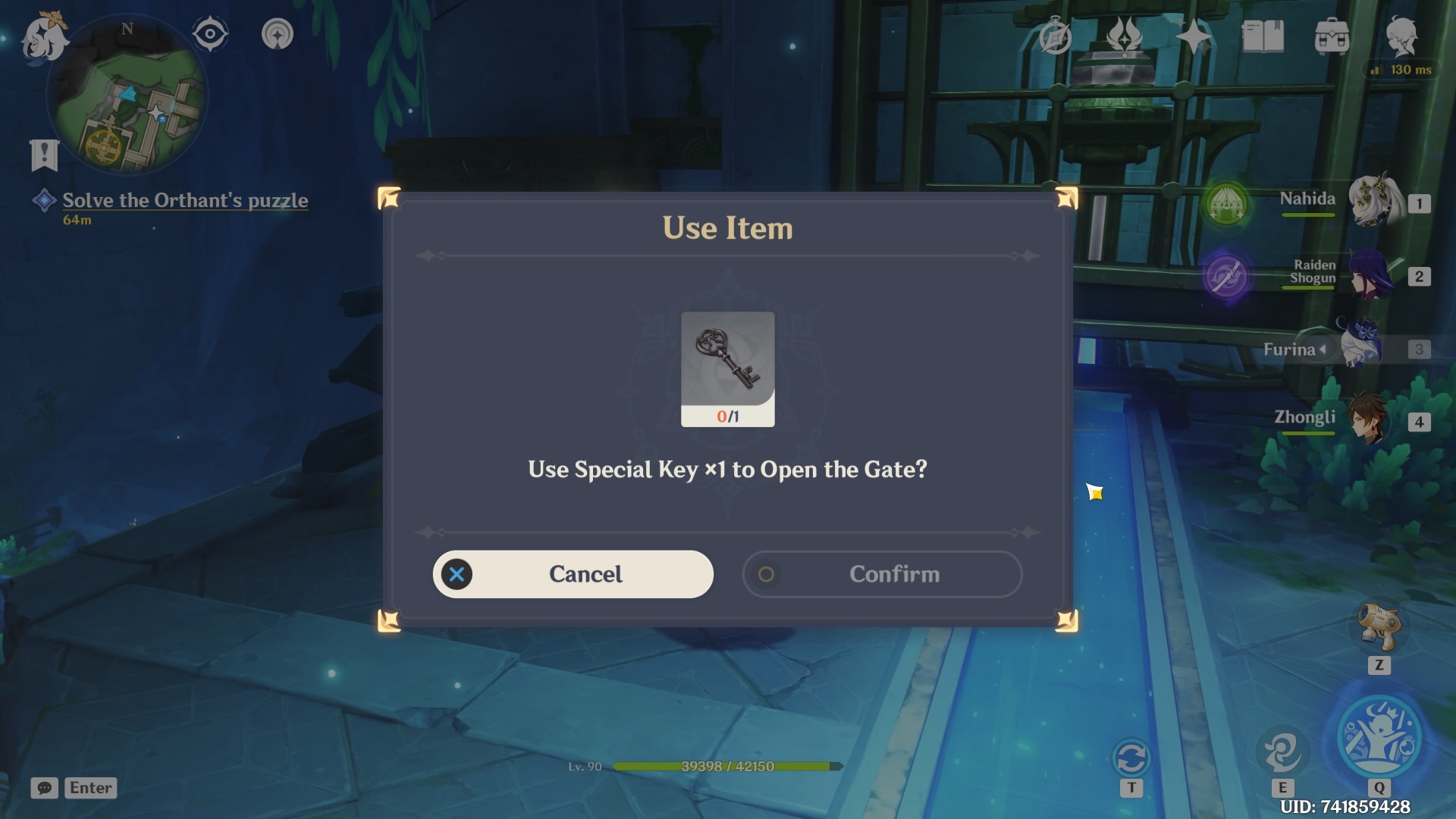Viewport: 1456px width, 819px height.
Task: Open the Adventurer Handbook book icon
Action: tap(1262, 36)
